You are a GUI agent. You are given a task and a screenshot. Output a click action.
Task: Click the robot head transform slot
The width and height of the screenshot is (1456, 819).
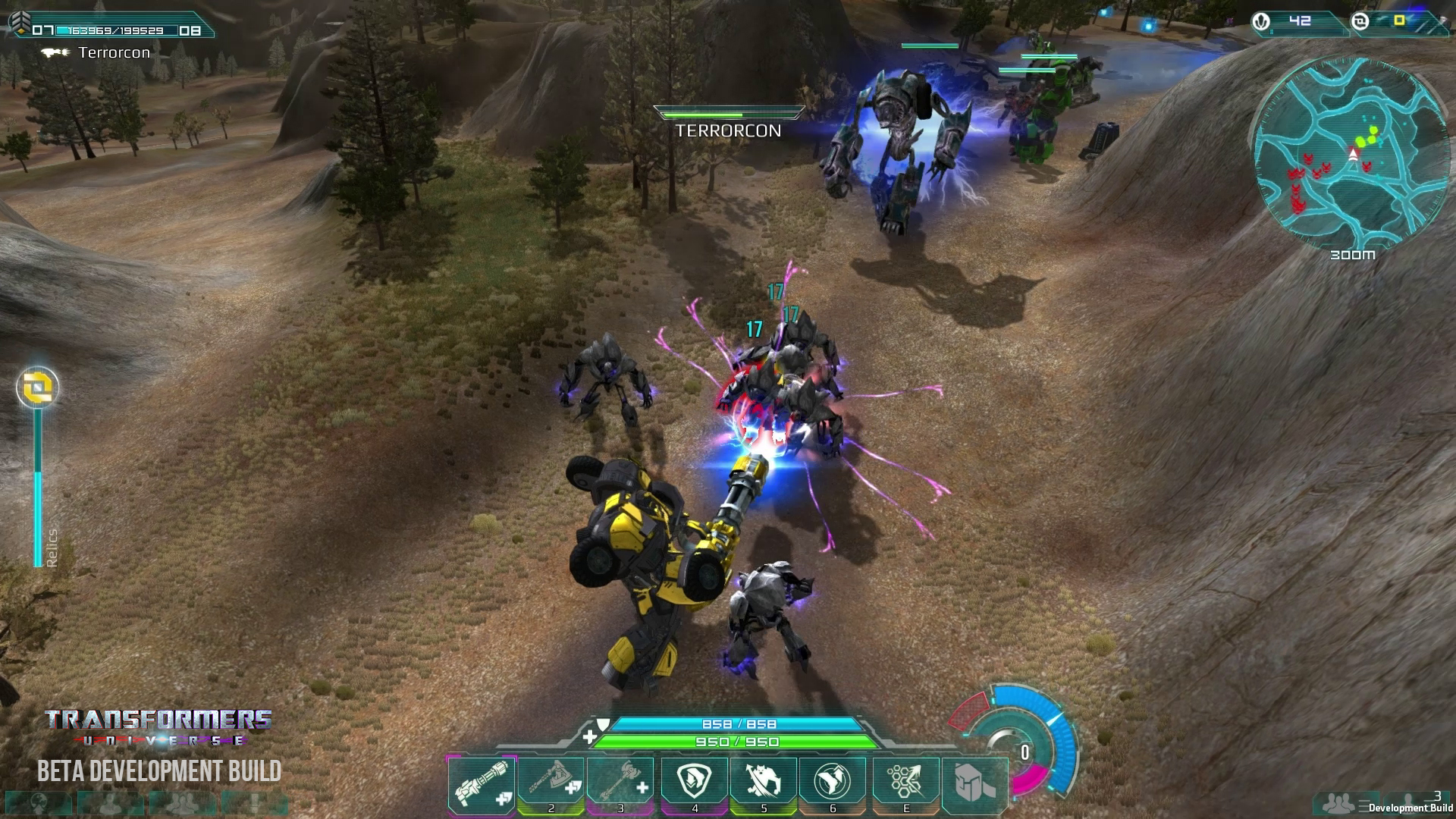(974, 784)
